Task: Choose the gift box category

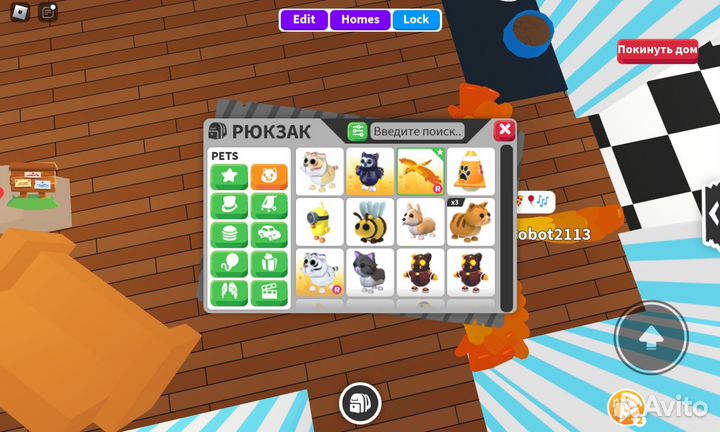Action: (269, 264)
